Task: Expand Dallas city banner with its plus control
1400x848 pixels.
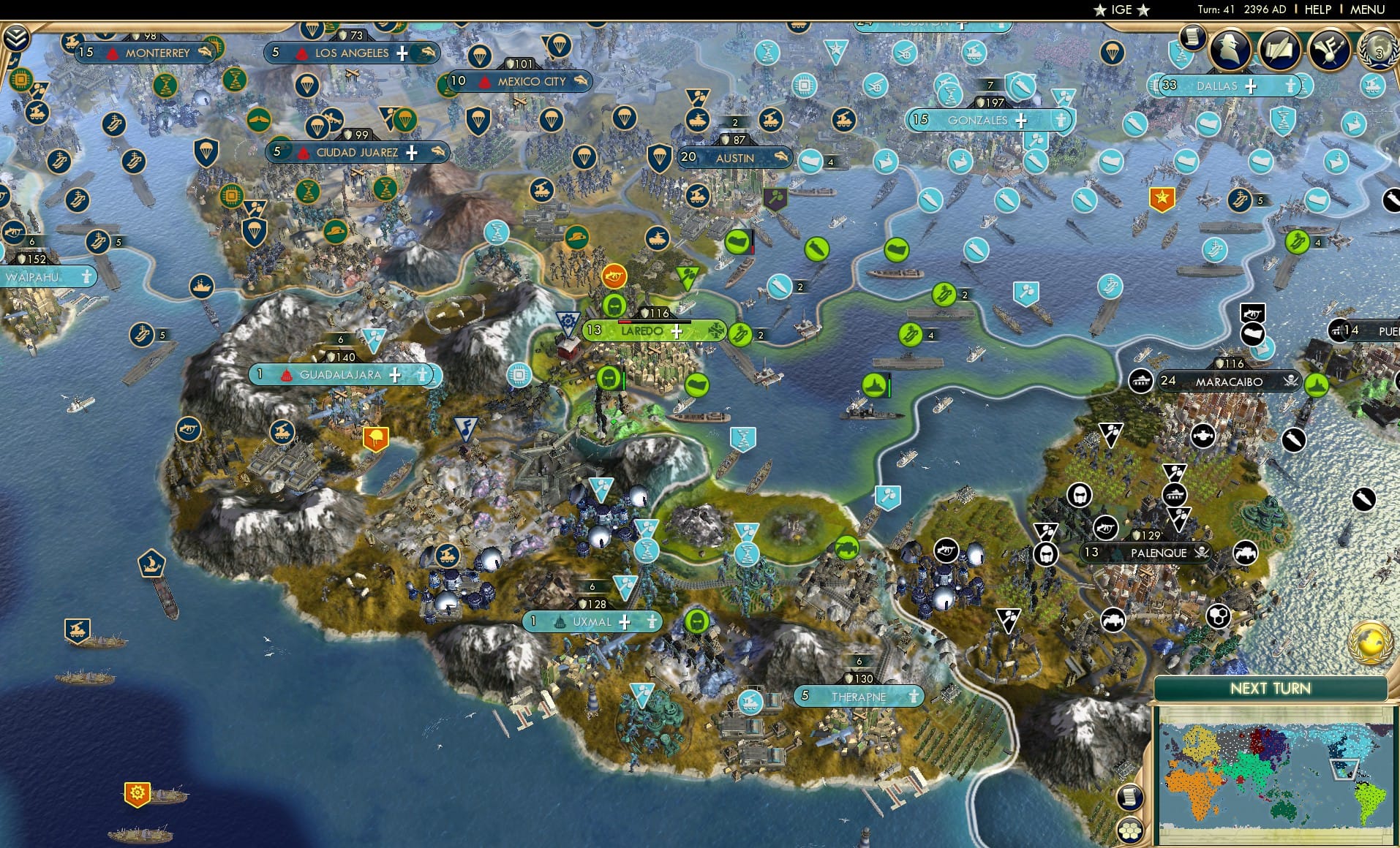Action: tap(1249, 86)
